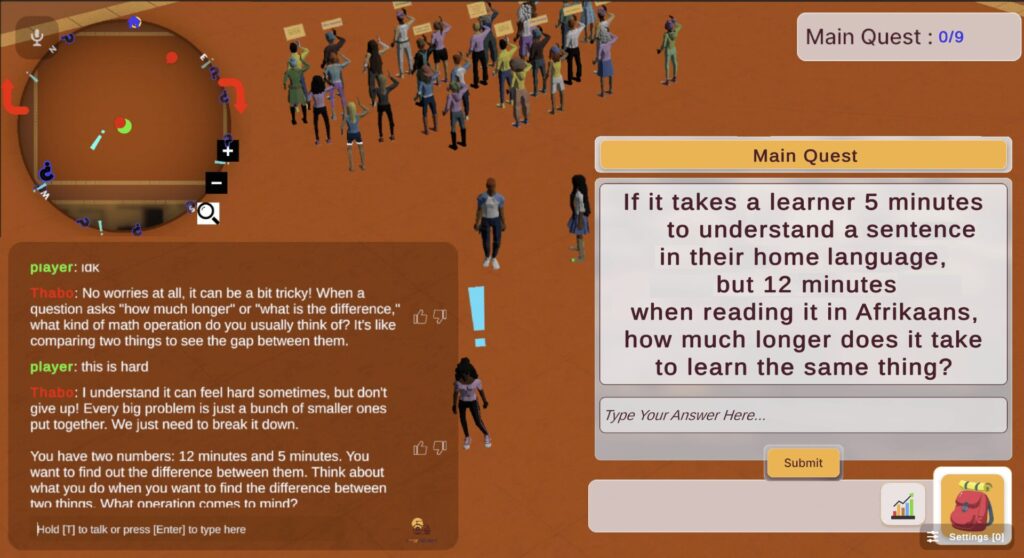Screen dimensions: 1024x558
Task: Click the answer input field
Action: (x=802, y=415)
